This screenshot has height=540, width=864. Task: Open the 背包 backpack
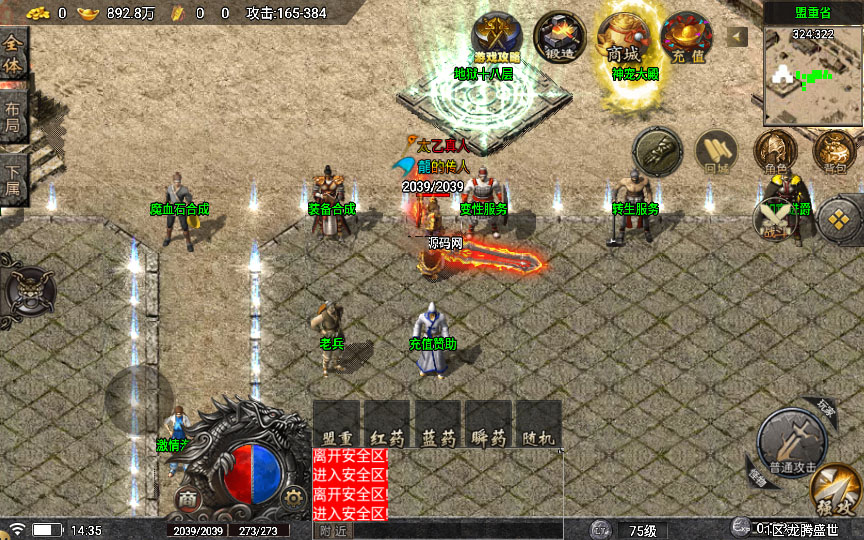834,152
